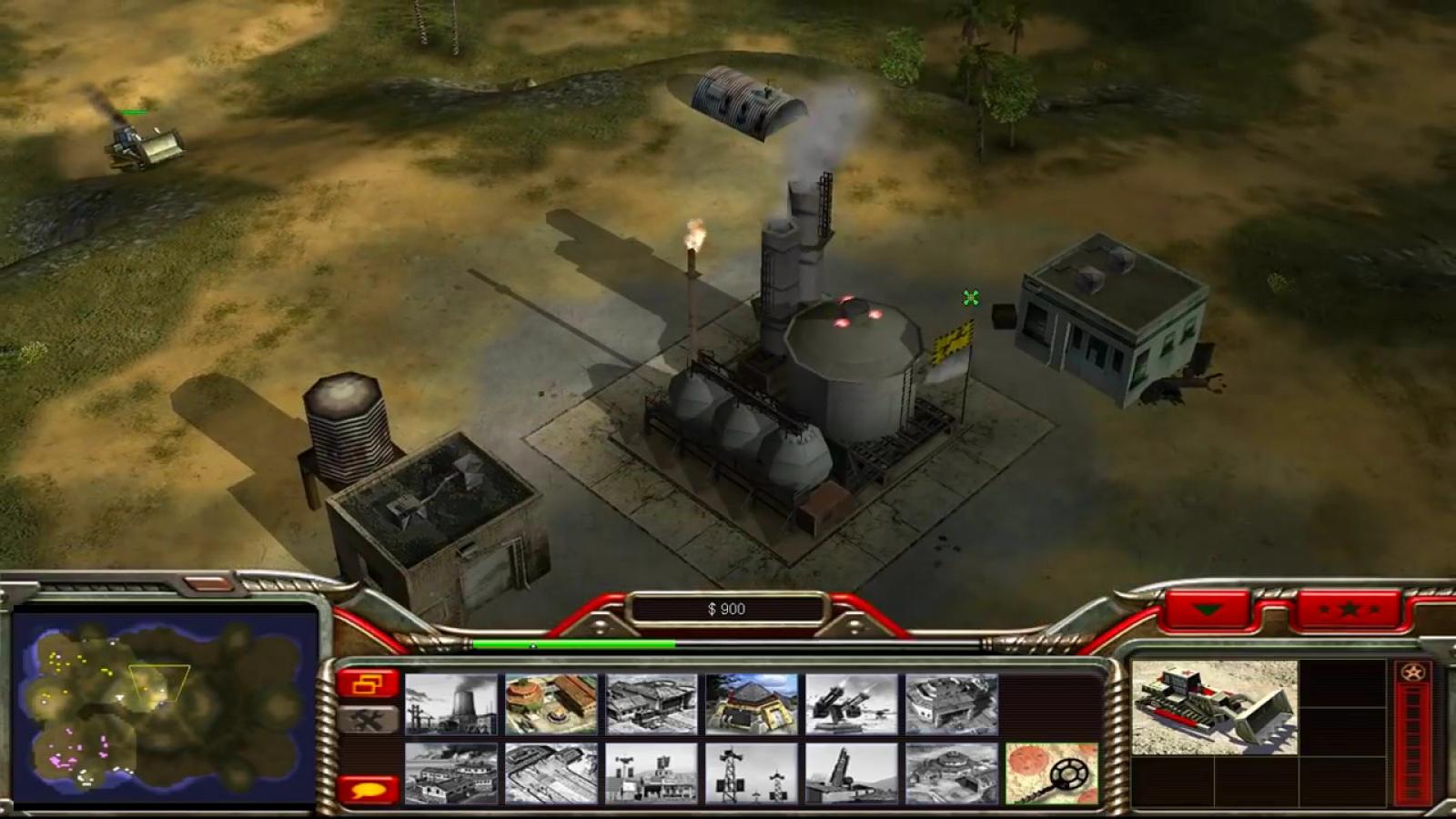Viewport: 1456px width, 819px height.
Task: Choose the Gattling Cannon defense icon
Action: [852, 704]
